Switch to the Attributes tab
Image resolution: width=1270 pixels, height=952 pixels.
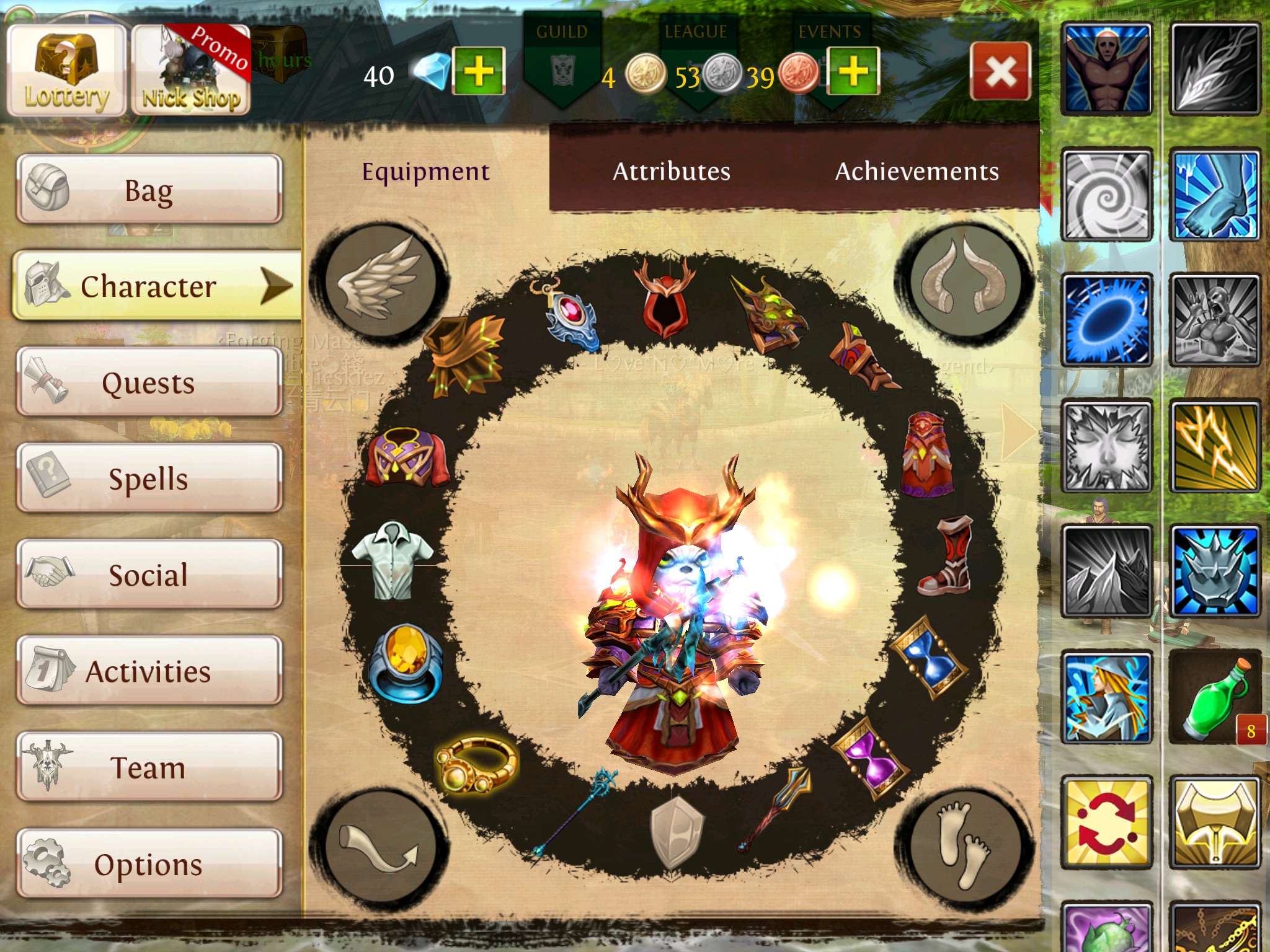[671, 172]
